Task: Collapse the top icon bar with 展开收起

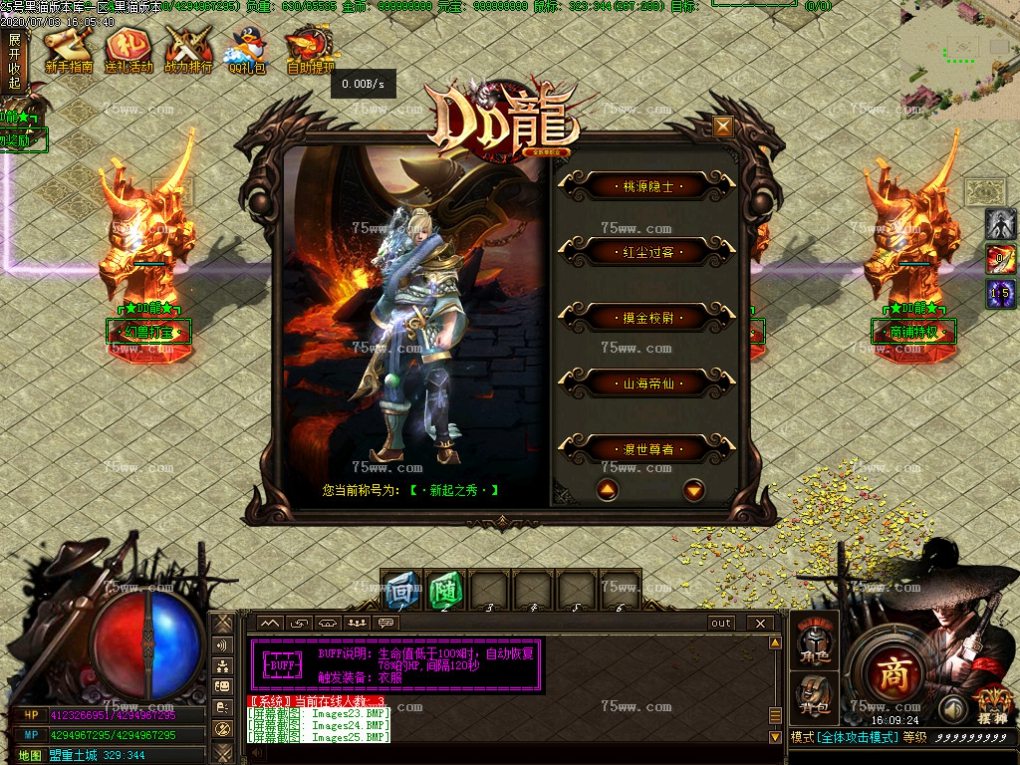Action: tap(14, 62)
